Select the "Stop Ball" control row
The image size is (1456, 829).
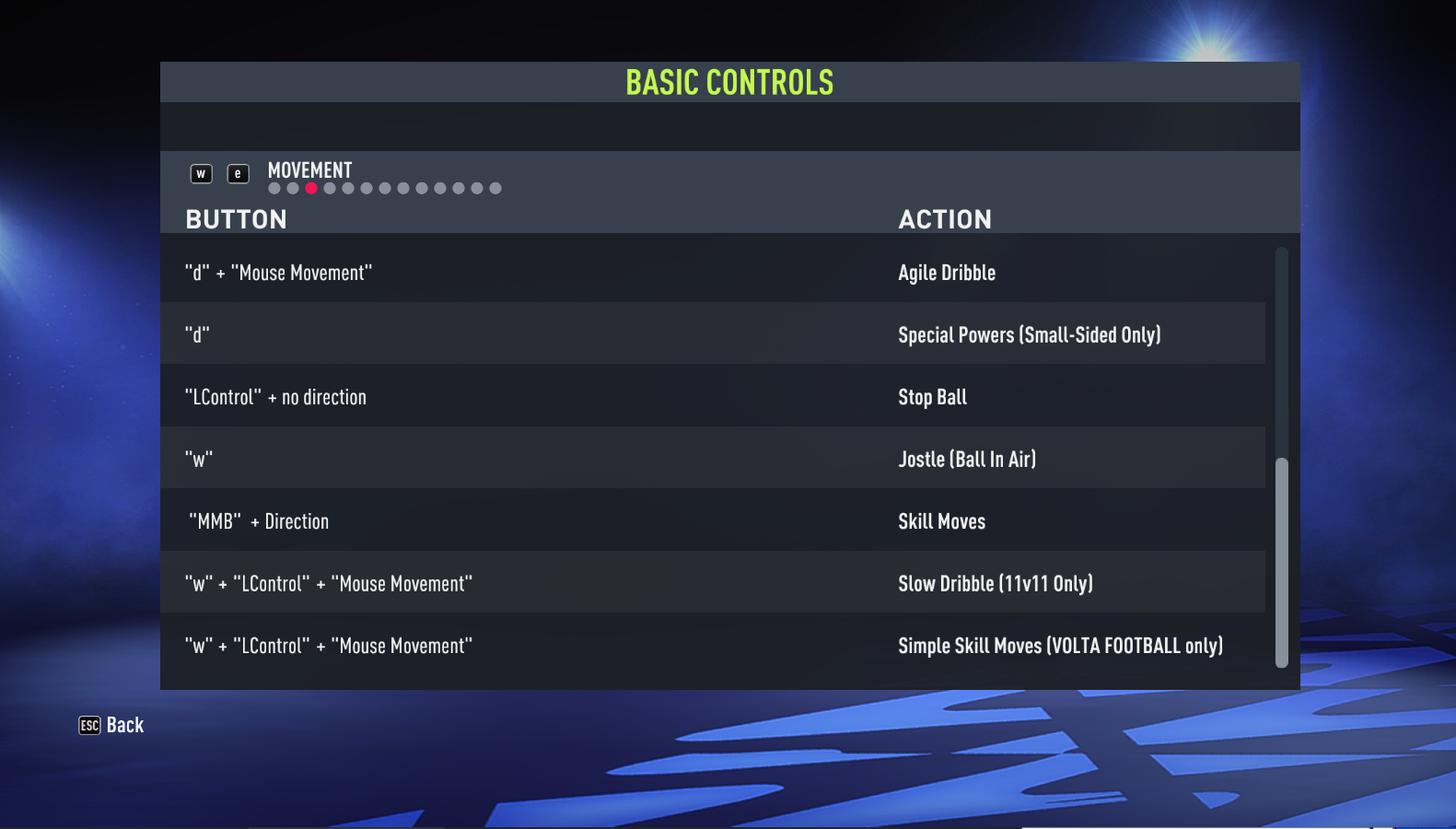tap(645, 396)
